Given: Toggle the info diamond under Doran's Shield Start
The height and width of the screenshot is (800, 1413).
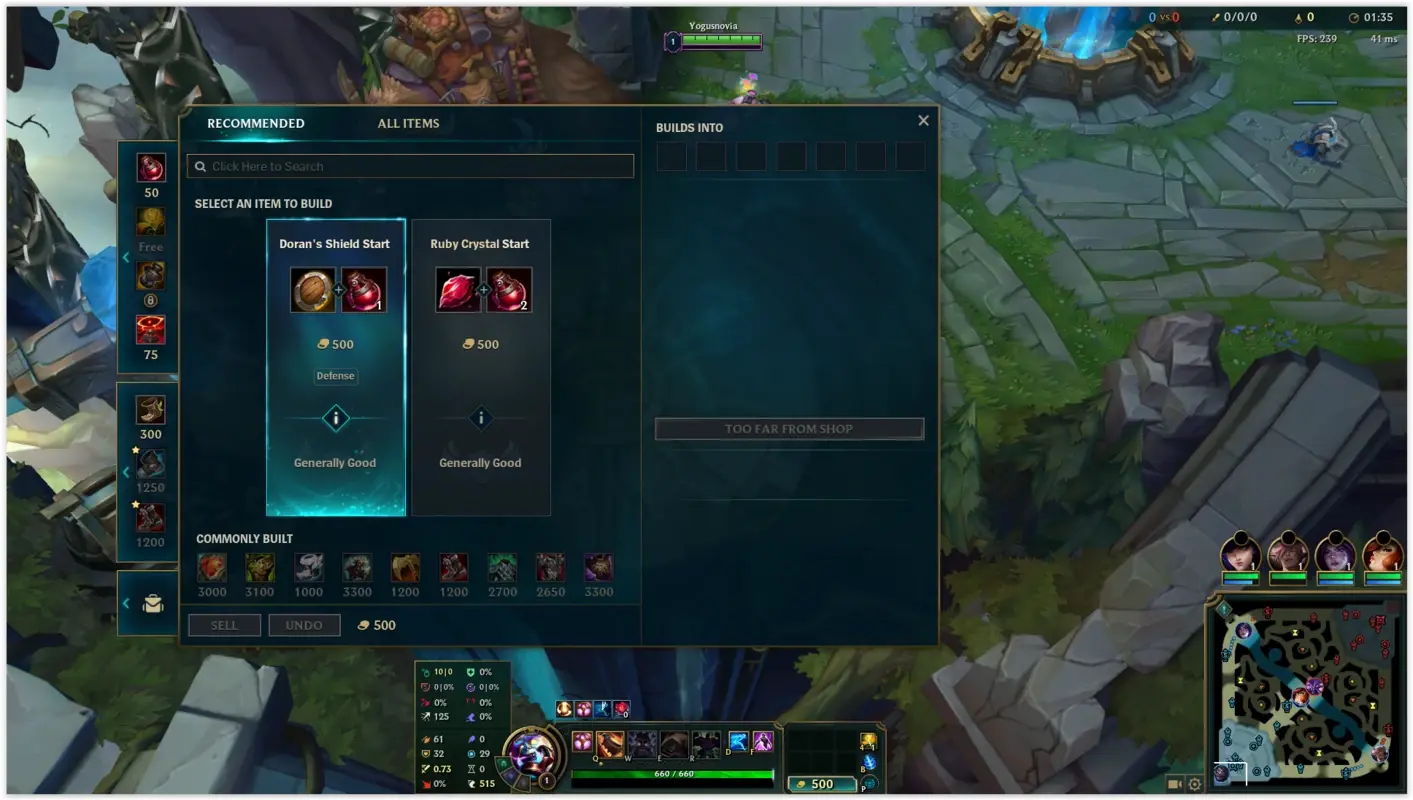Looking at the screenshot, I should [x=335, y=418].
